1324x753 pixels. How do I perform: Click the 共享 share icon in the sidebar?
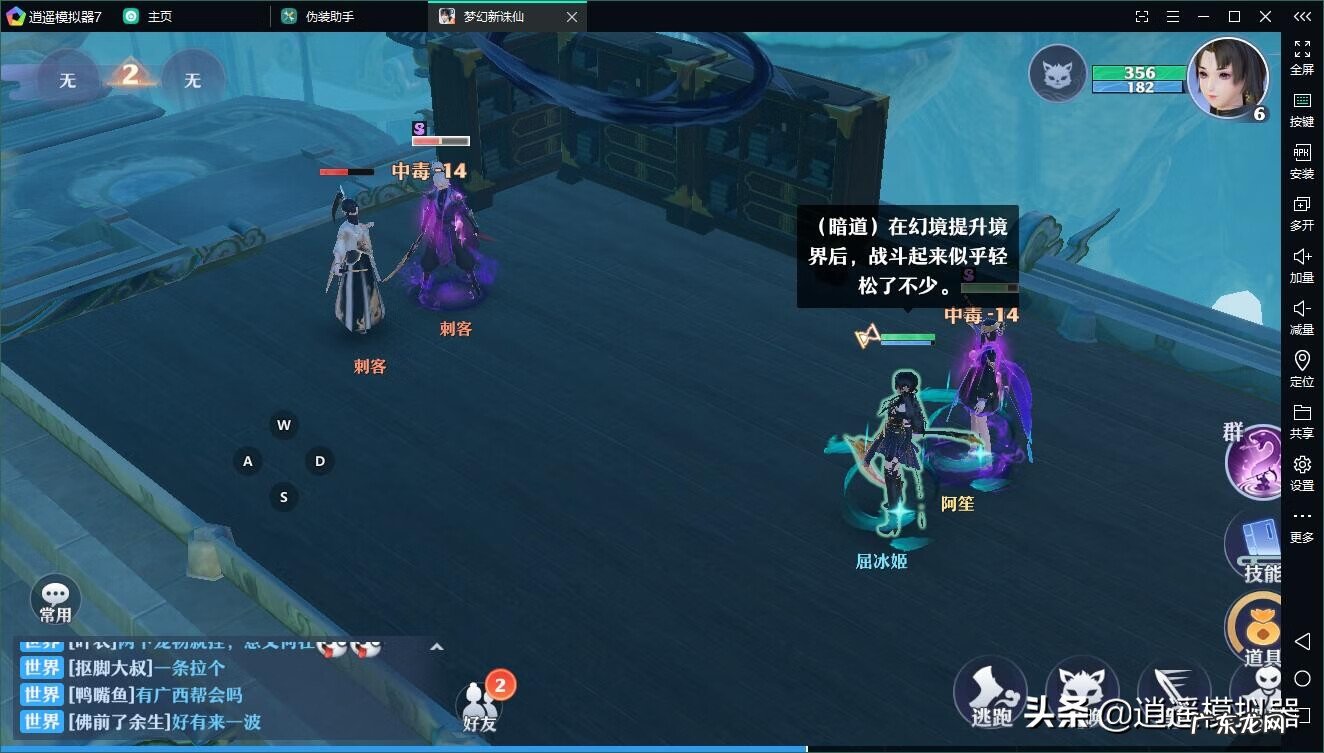(x=1301, y=422)
